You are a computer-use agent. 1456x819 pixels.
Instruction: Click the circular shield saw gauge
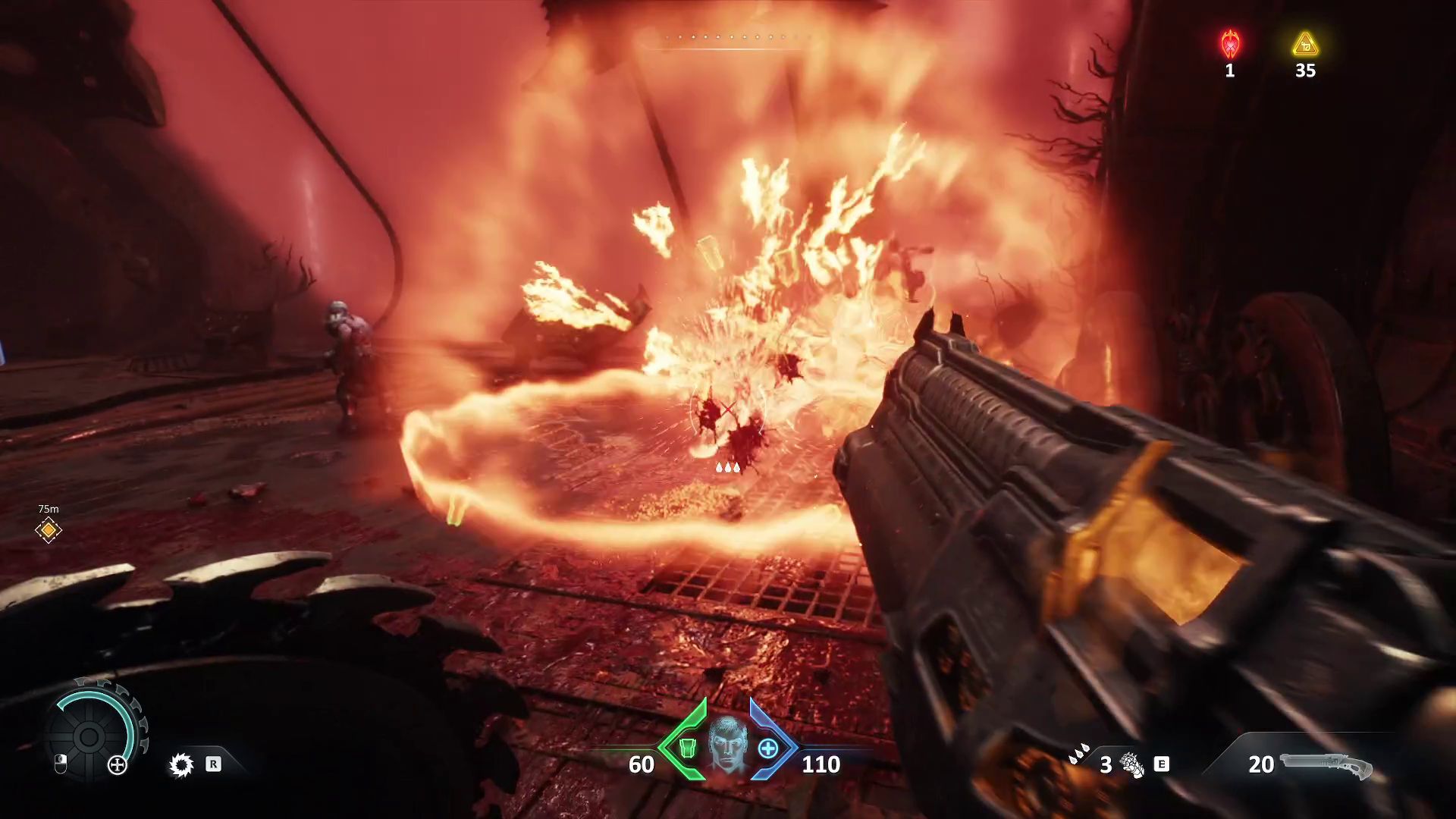89,735
